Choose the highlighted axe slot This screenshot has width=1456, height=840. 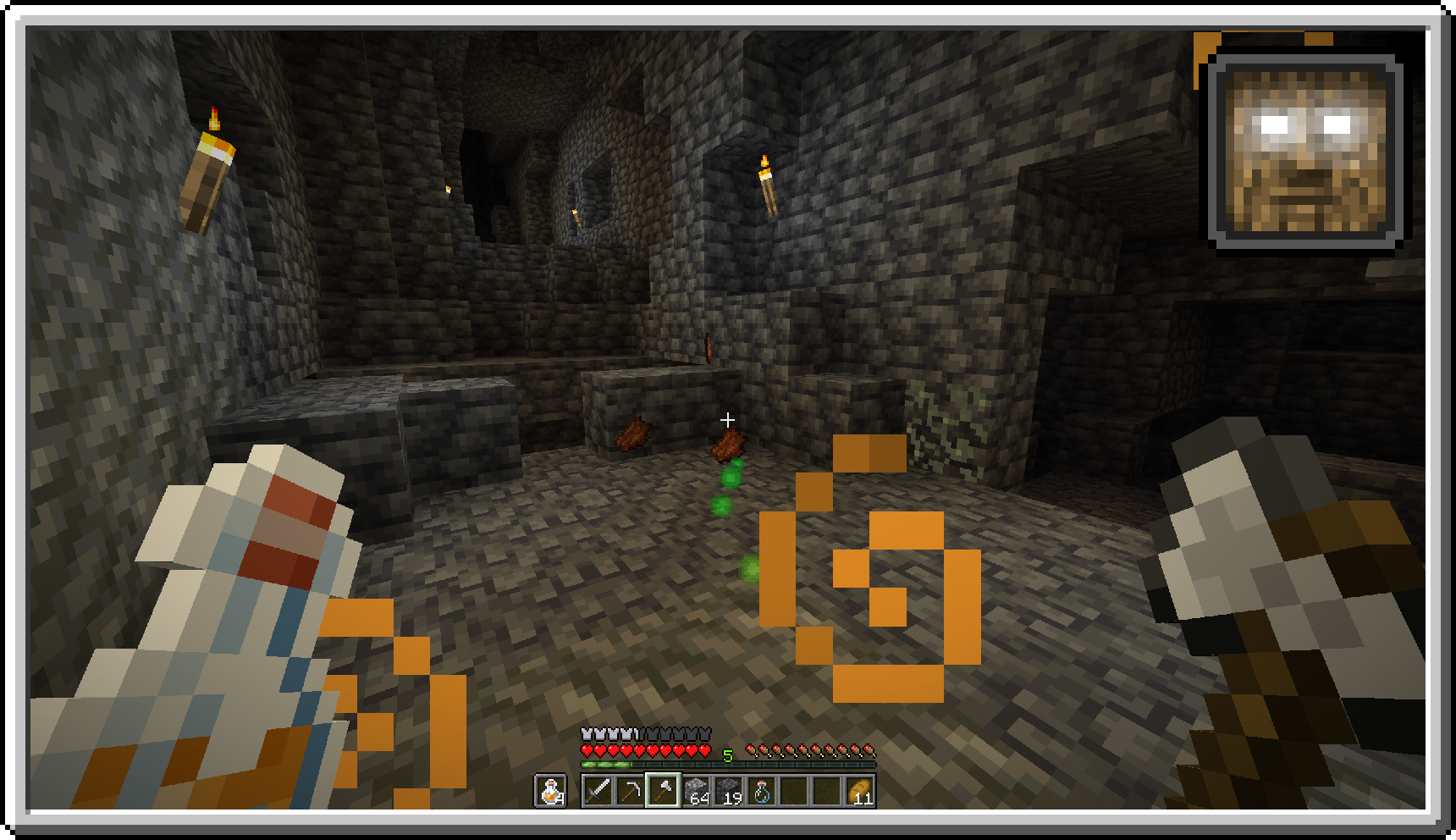tap(663, 791)
